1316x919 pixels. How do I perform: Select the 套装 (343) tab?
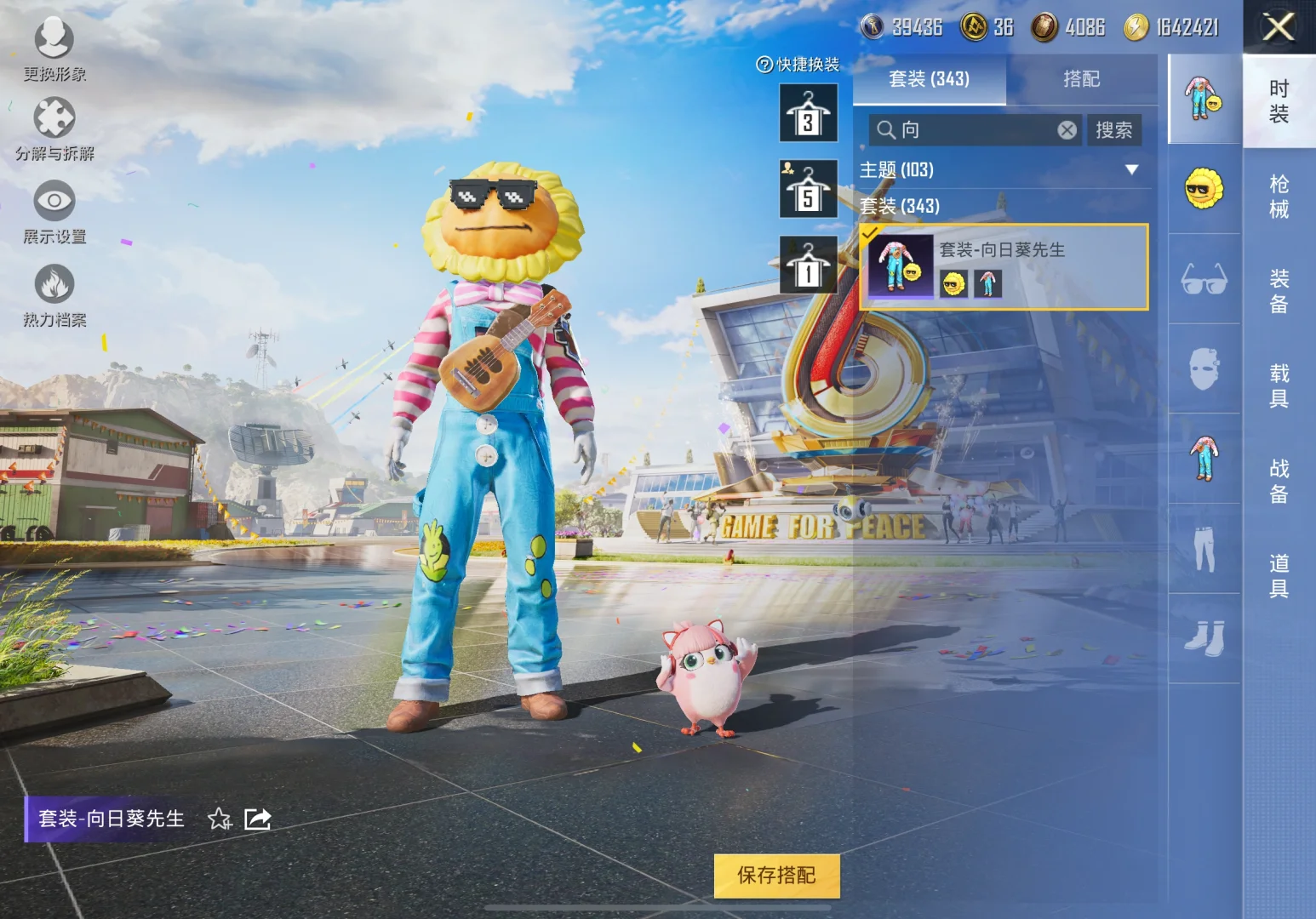point(929,79)
